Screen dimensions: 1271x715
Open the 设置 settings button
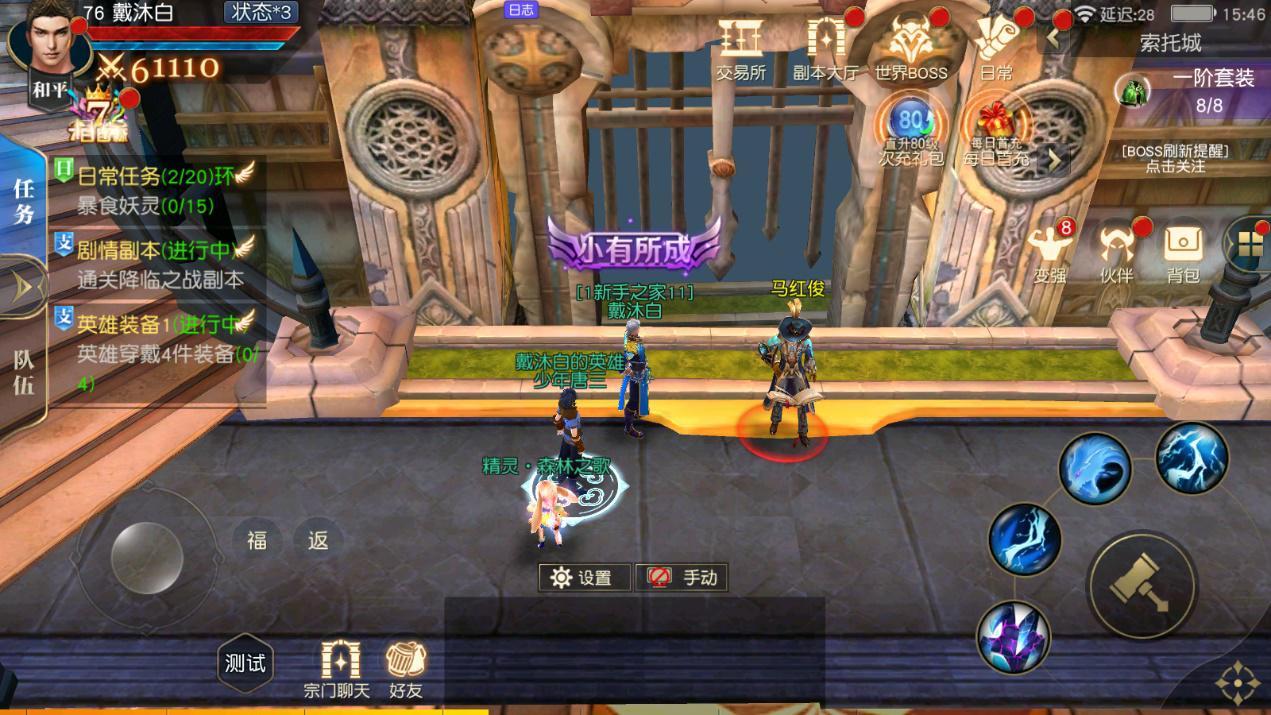click(584, 577)
